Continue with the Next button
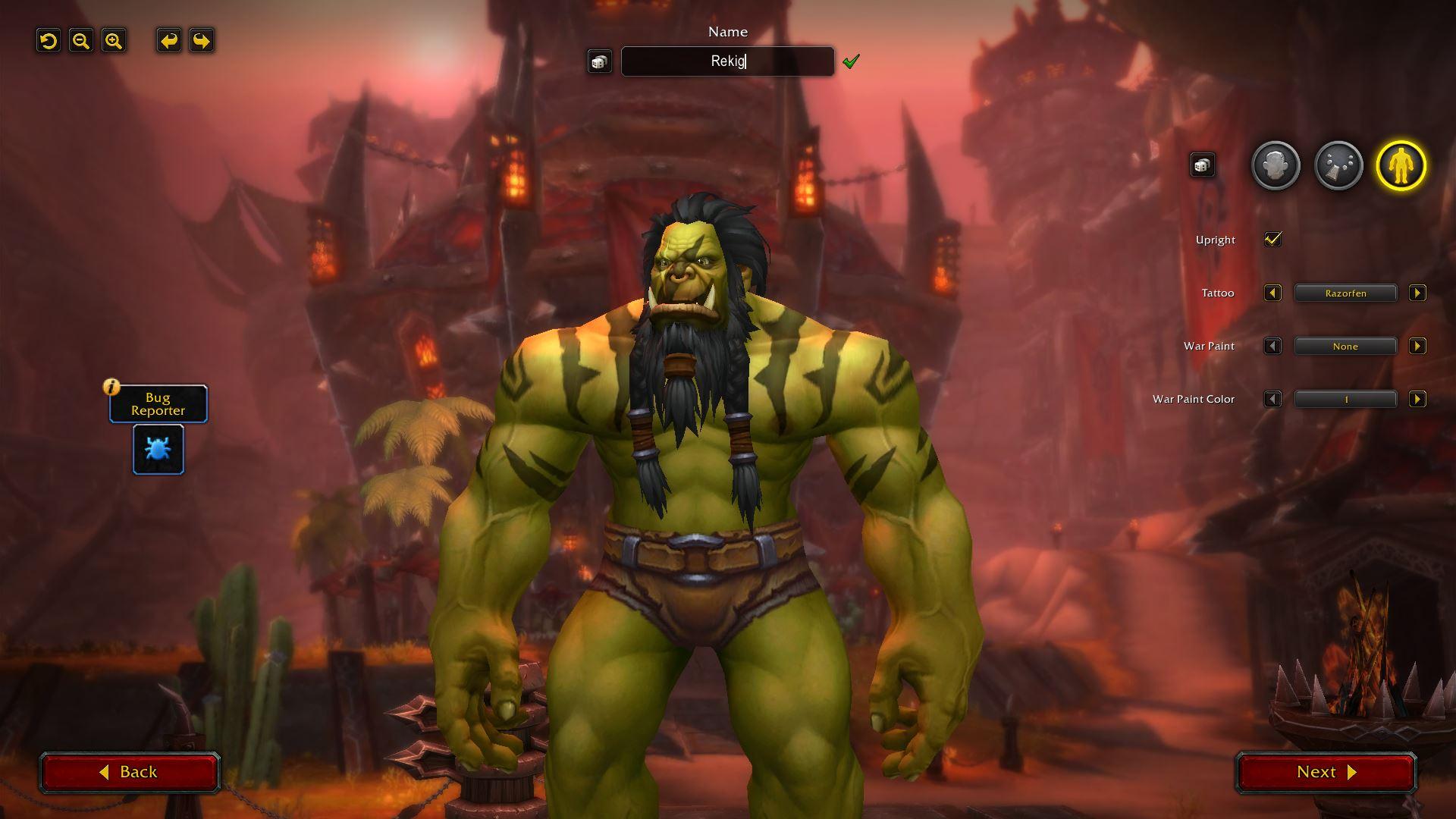The image size is (1456, 819). click(1326, 772)
